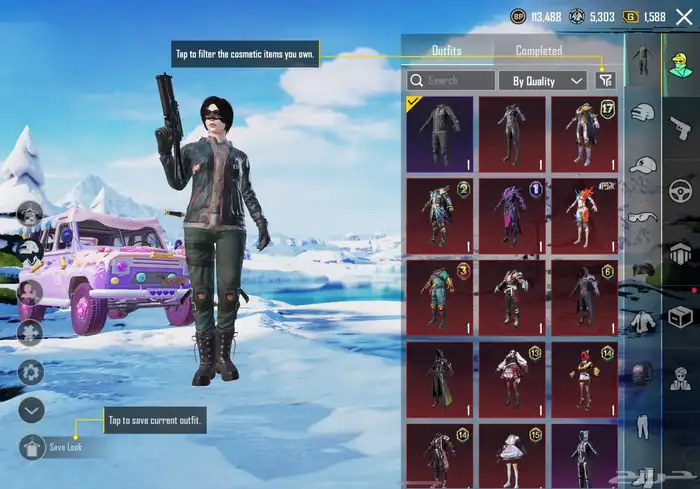Open the helmet category
Viewport: 700px width, 489px height.
(x=641, y=113)
